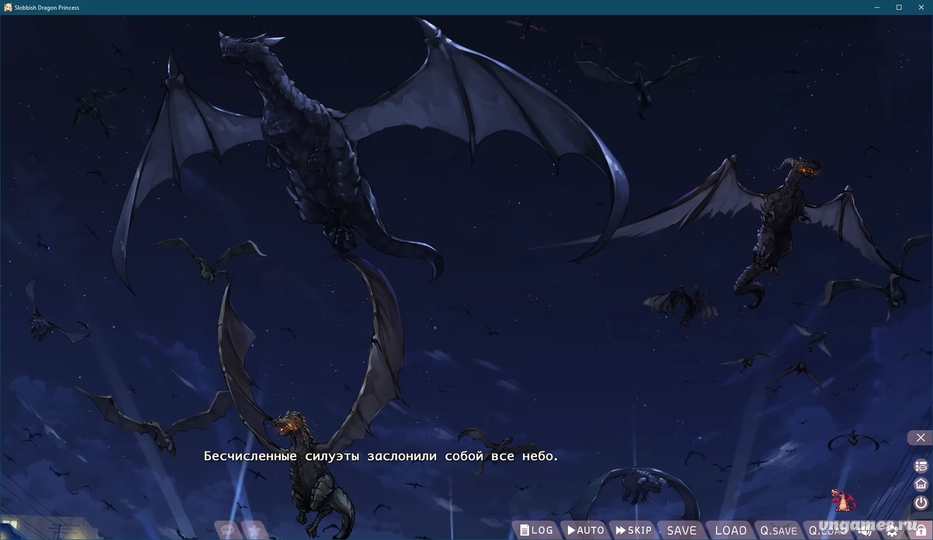Hide the message window with X
Viewport: 933px width, 540px height.
[921, 437]
